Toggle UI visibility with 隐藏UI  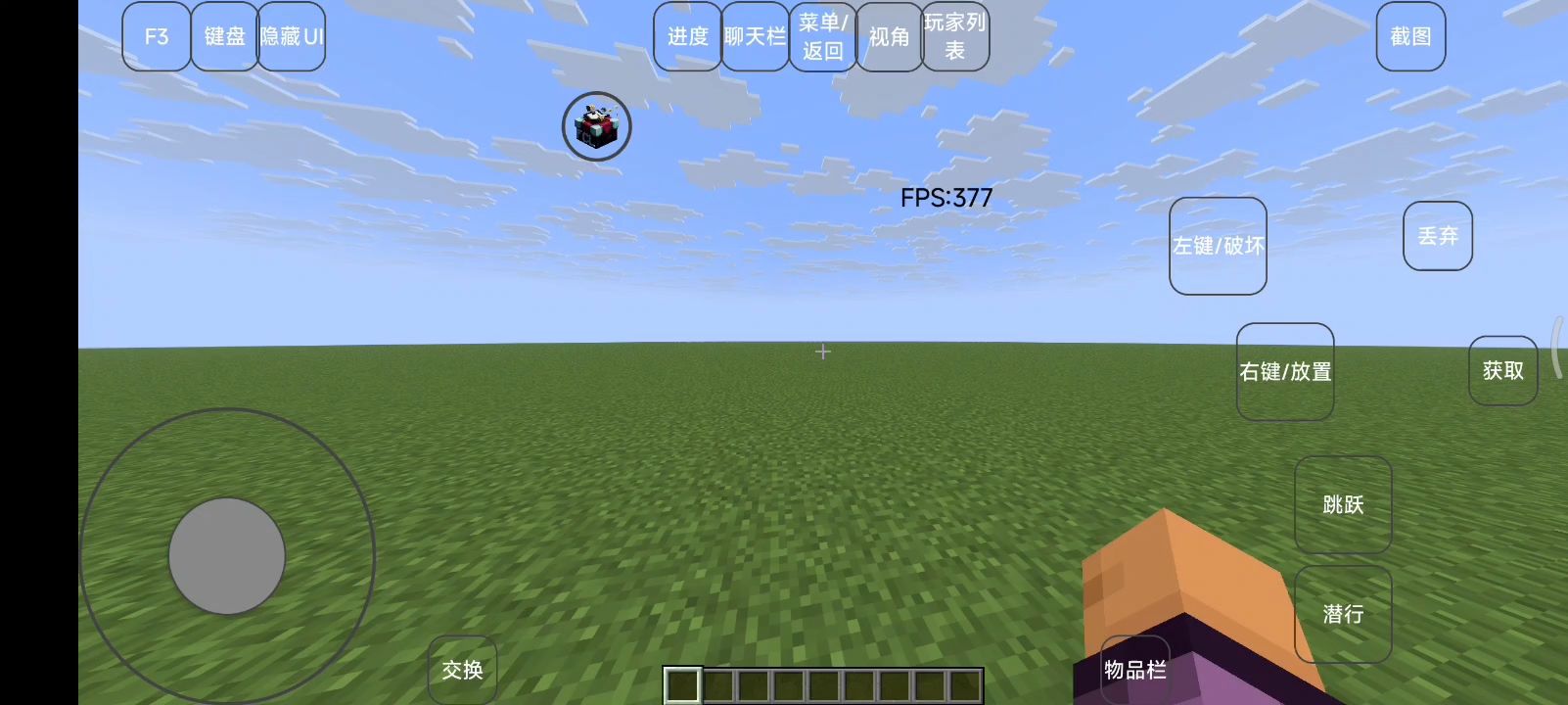pos(291,36)
